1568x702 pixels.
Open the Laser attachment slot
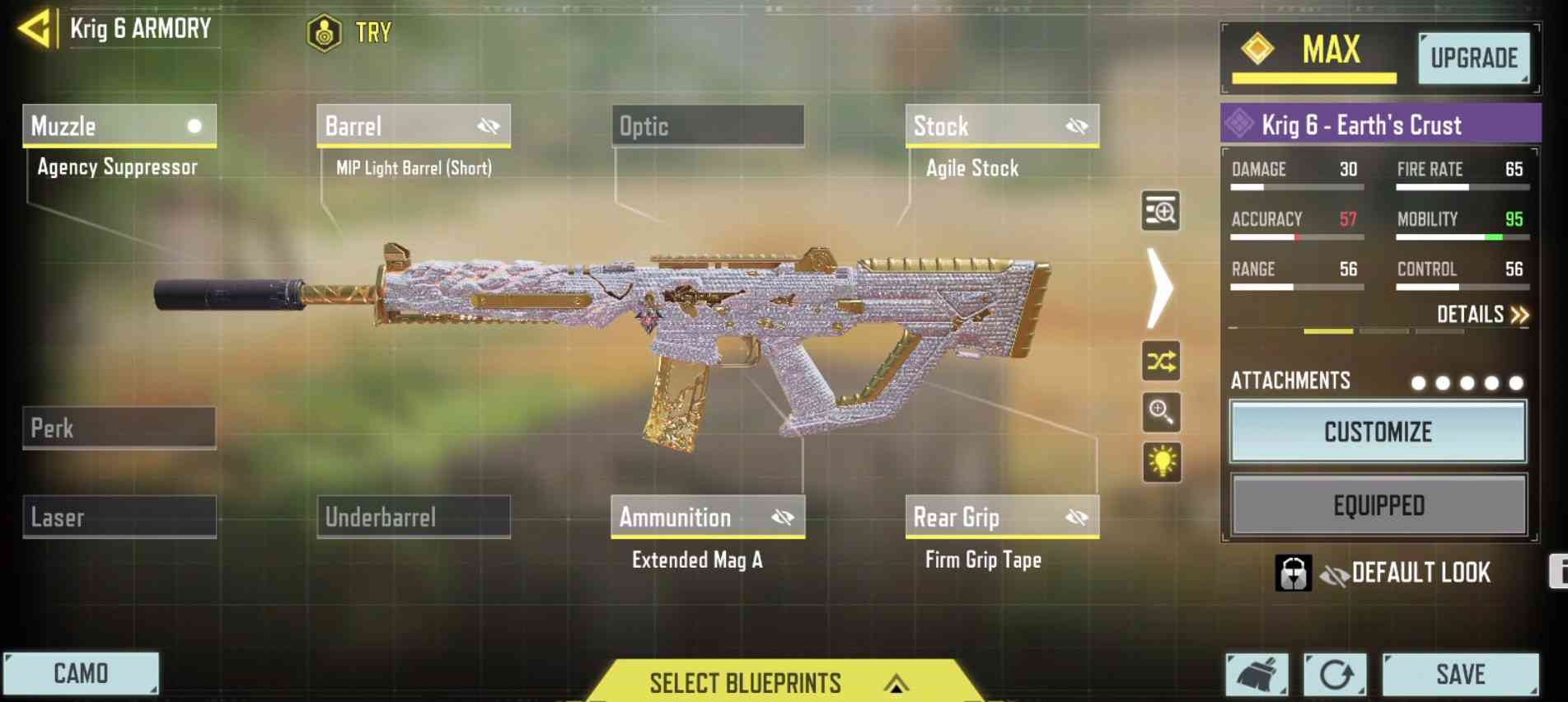(x=119, y=517)
